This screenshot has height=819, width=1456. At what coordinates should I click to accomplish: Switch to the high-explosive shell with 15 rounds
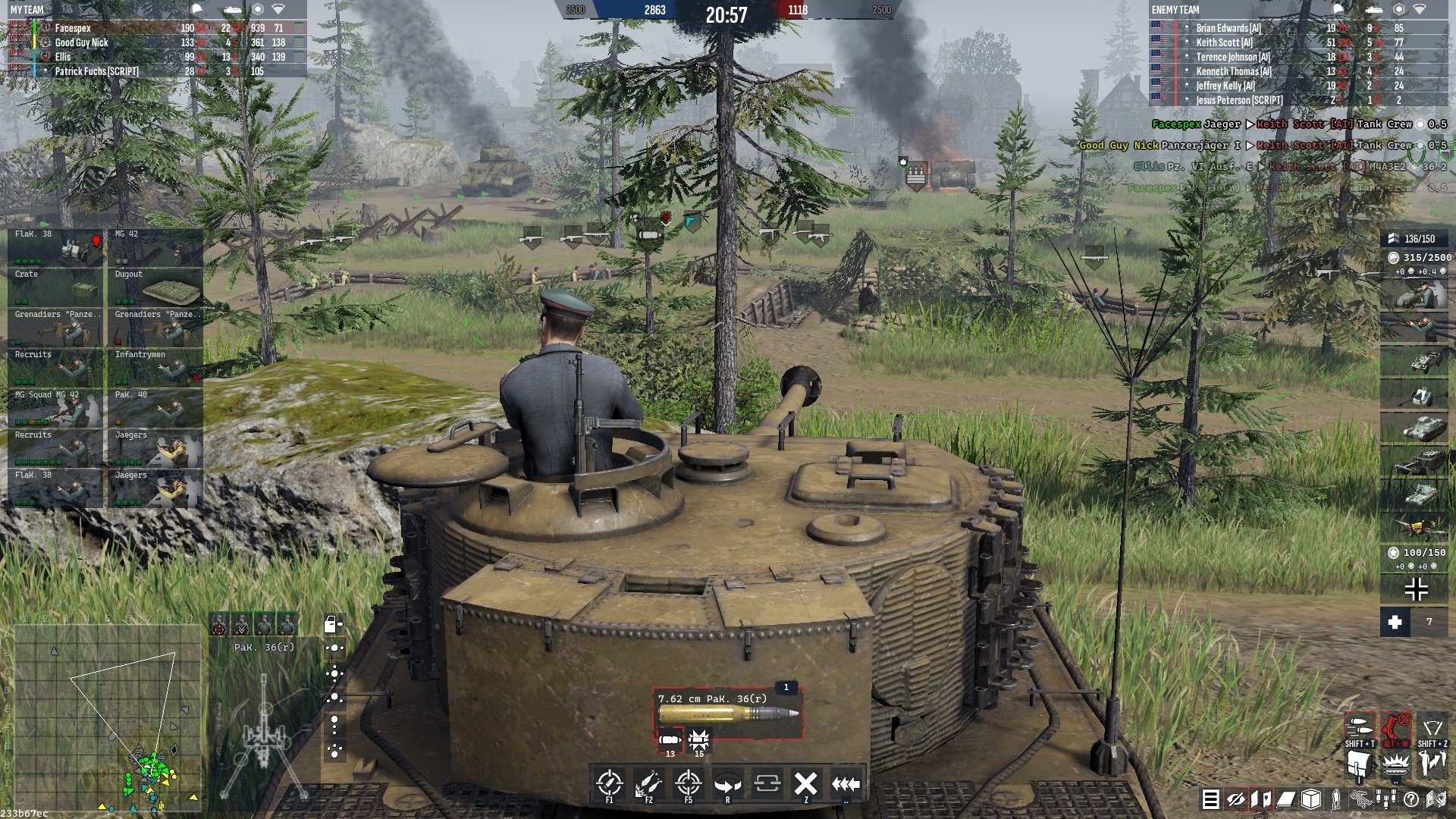pyautogui.click(x=698, y=740)
